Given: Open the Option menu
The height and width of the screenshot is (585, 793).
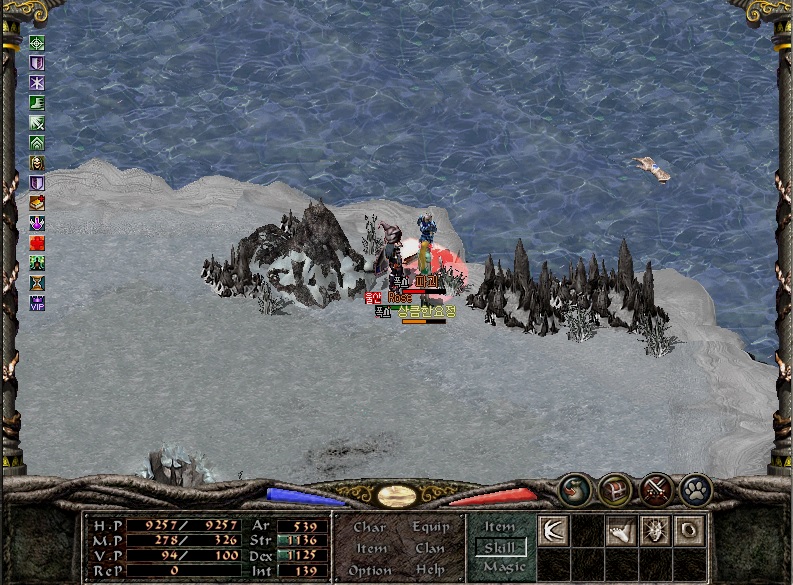Looking at the screenshot, I should [370, 570].
